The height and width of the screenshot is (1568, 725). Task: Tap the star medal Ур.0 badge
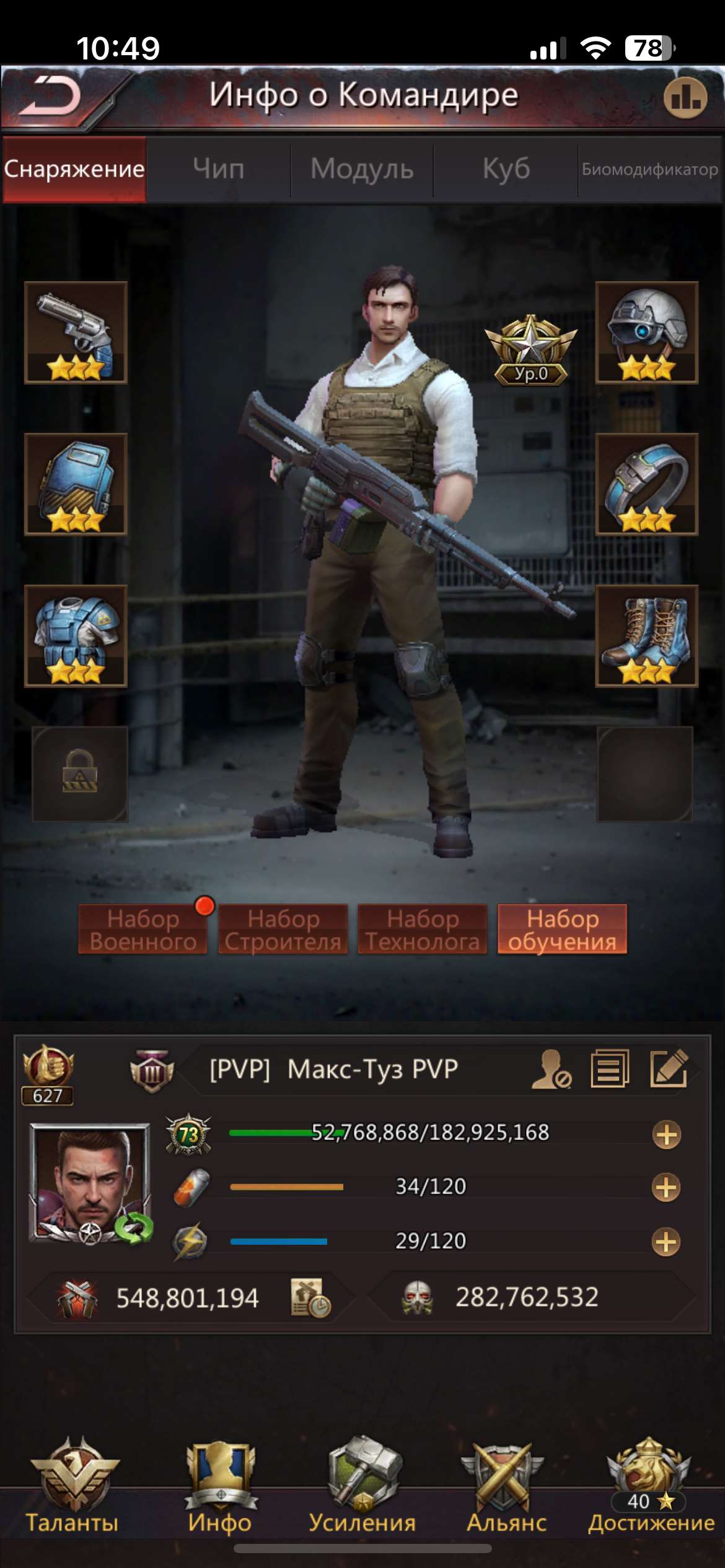(x=530, y=350)
